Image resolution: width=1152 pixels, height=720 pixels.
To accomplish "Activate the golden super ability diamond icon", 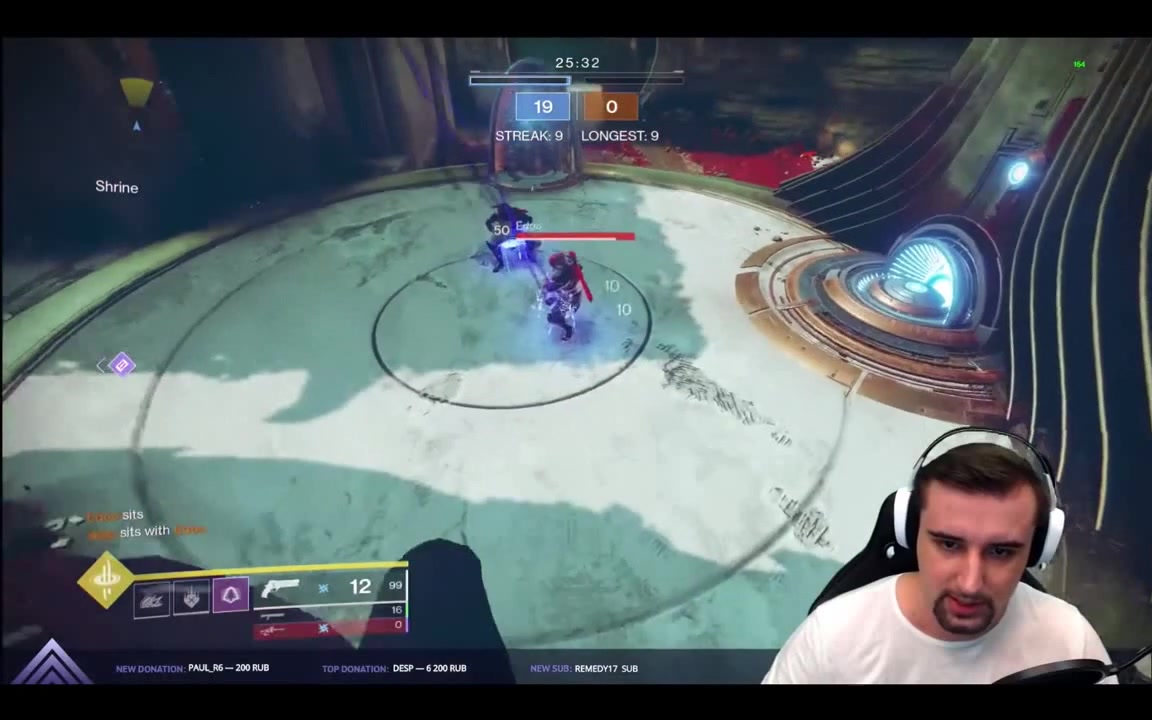I will pyautogui.click(x=105, y=580).
